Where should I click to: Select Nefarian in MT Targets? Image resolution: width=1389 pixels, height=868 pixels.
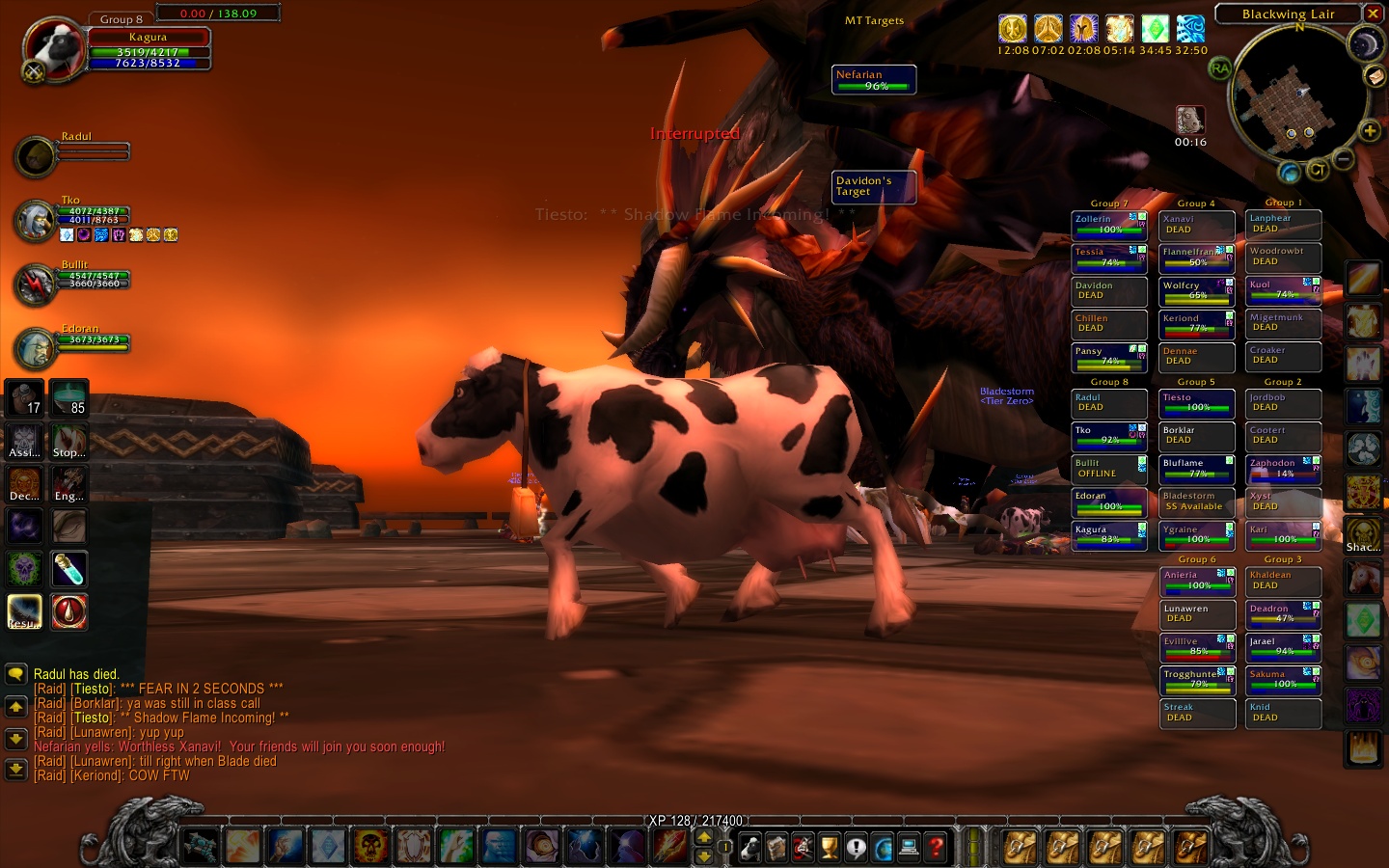(874, 80)
